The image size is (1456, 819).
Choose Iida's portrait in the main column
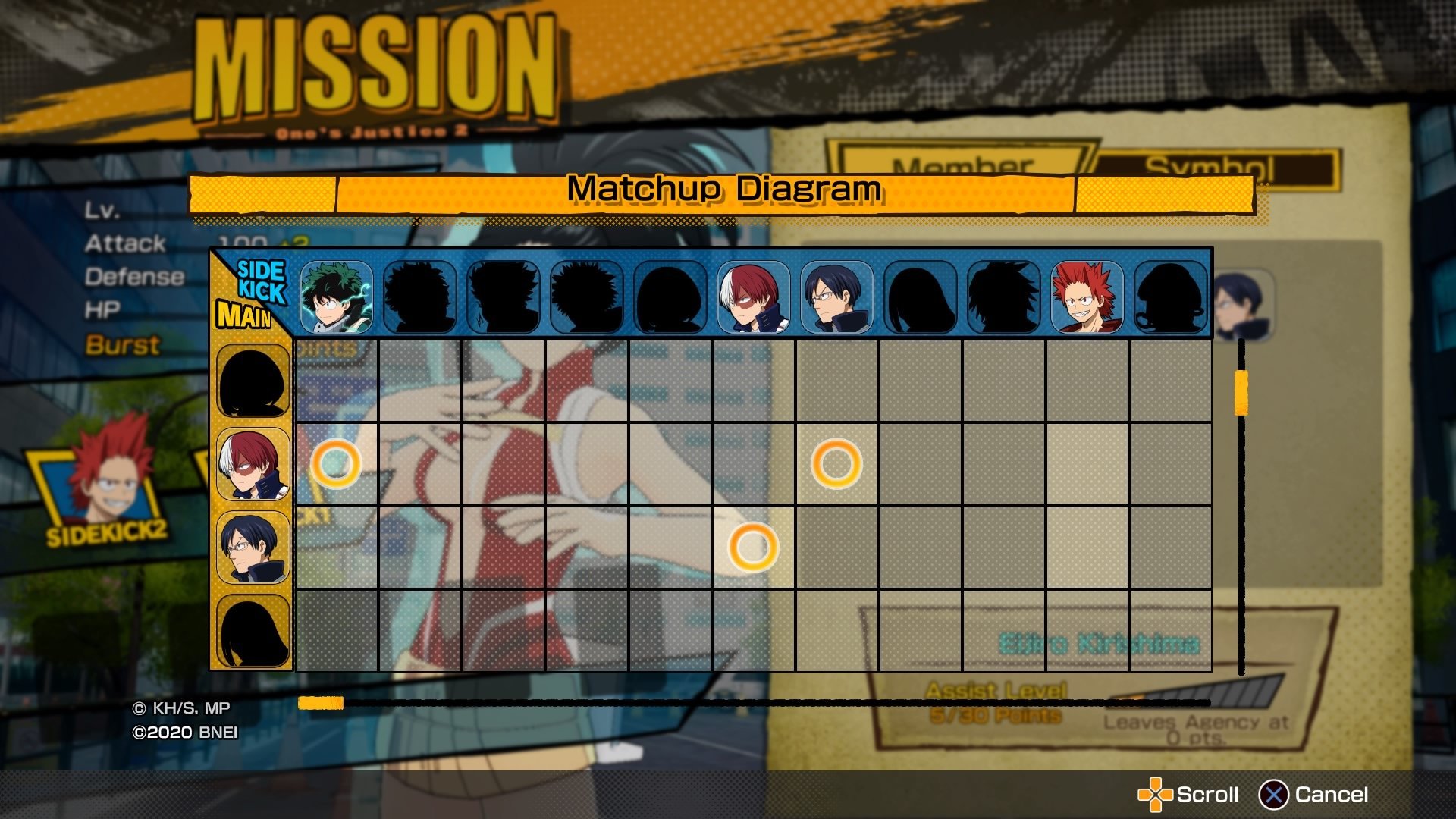pyautogui.click(x=253, y=548)
